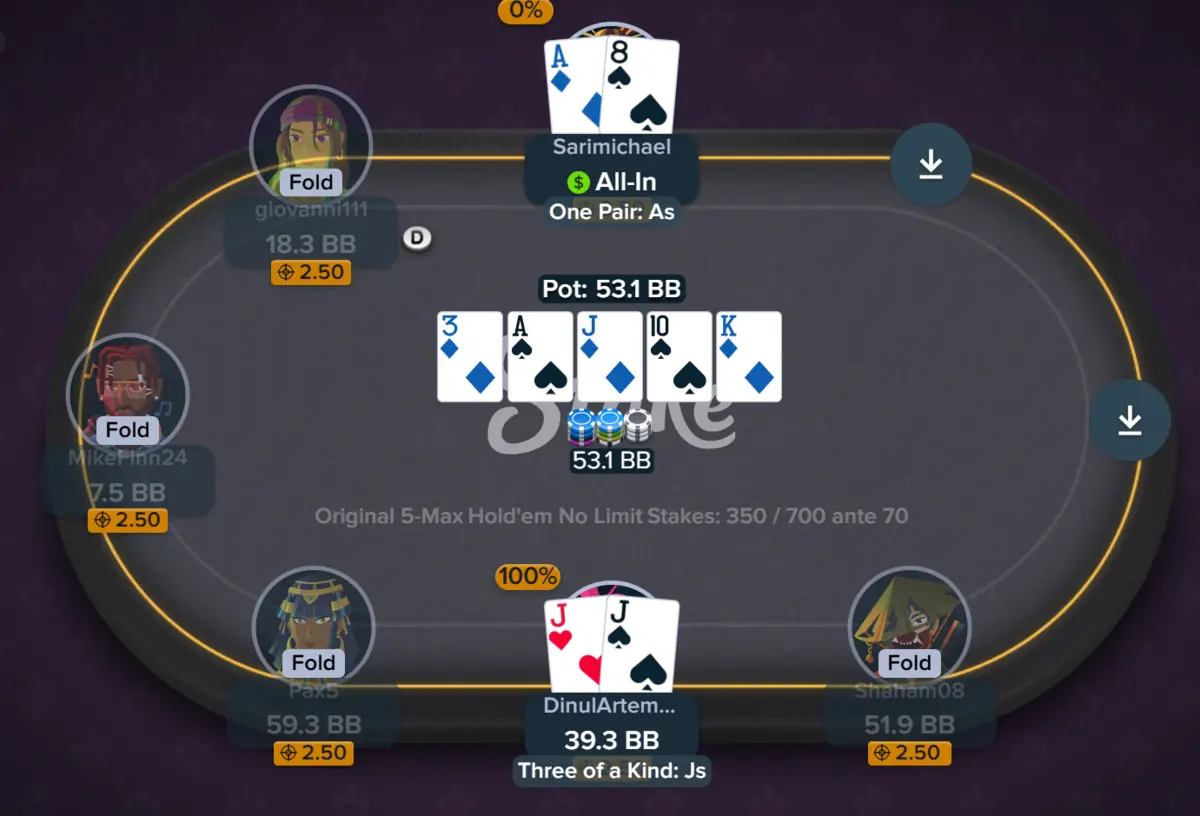Click the download arrow button beside Sarimichael's seat
The height and width of the screenshot is (816, 1200).
pyautogui.click(x=930, y=165)
